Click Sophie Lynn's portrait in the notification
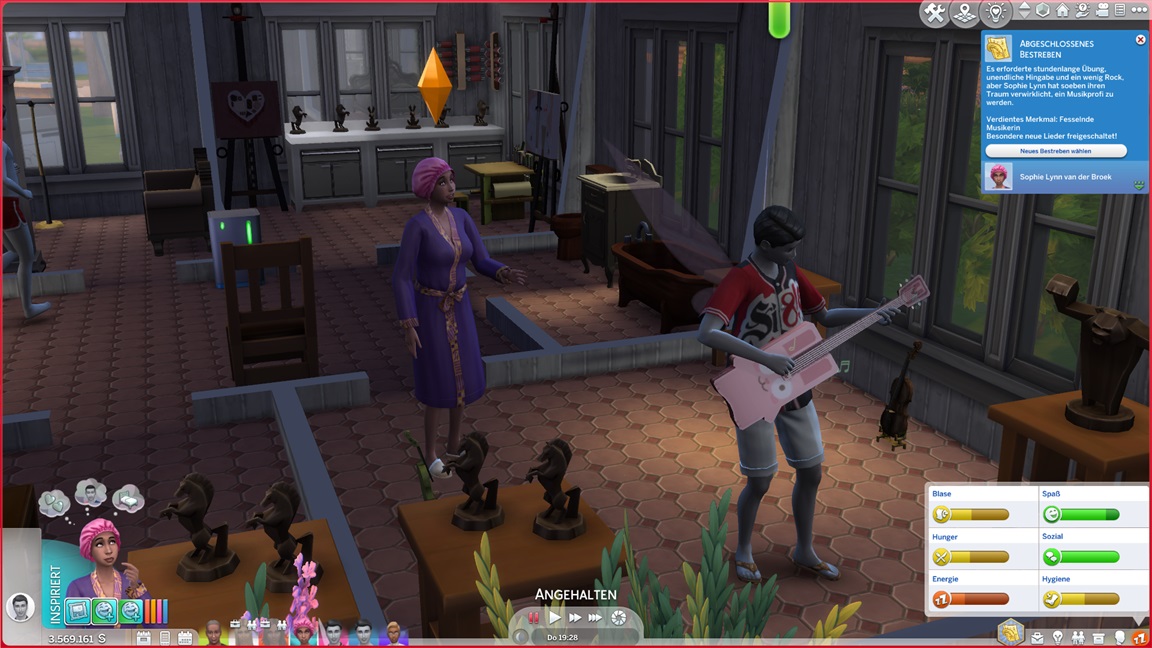Viewport: 1152px width, 648px height. pyautogui.click(x=998, y=177)
